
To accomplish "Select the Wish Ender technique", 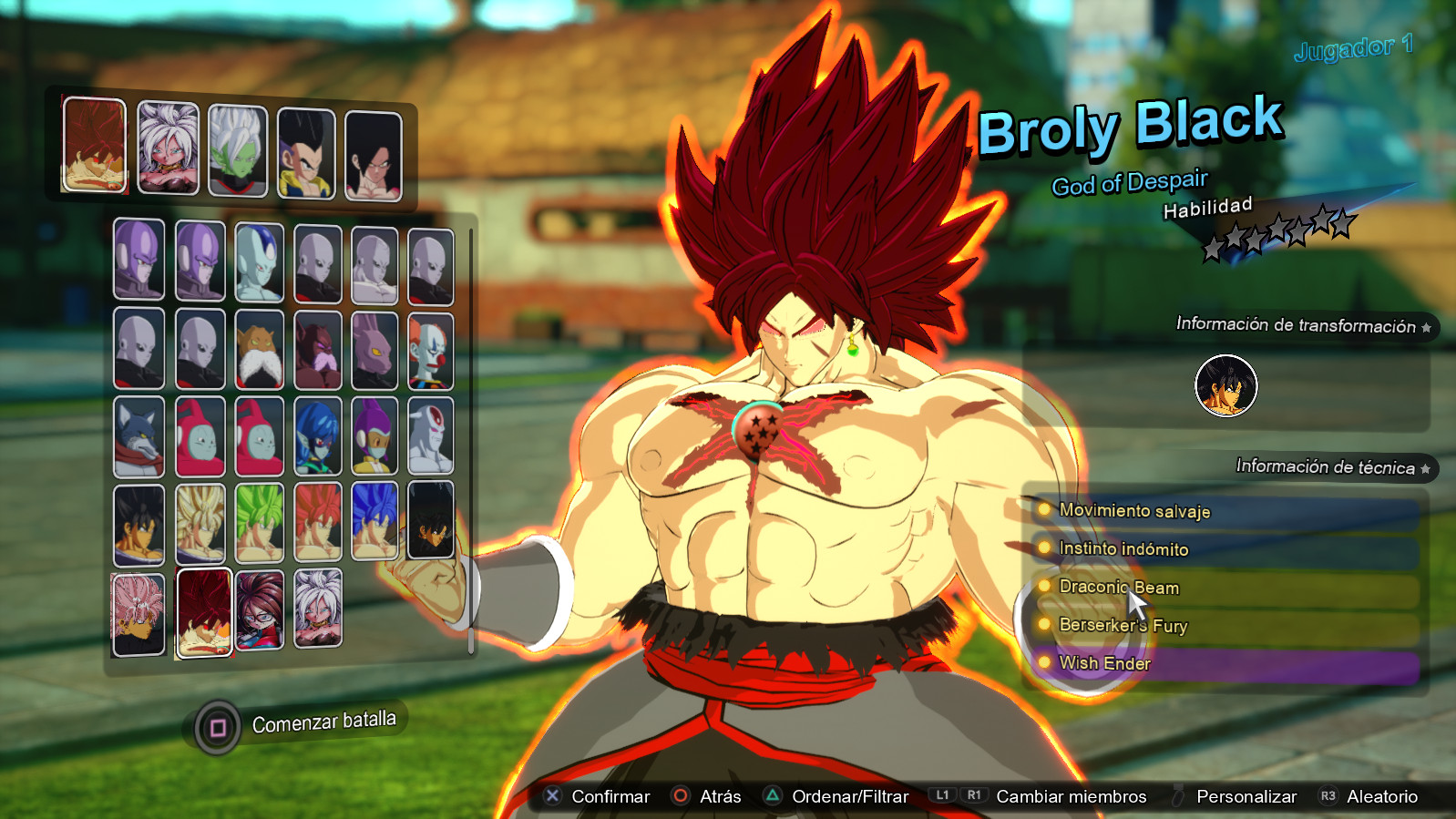I will 1102,663.
